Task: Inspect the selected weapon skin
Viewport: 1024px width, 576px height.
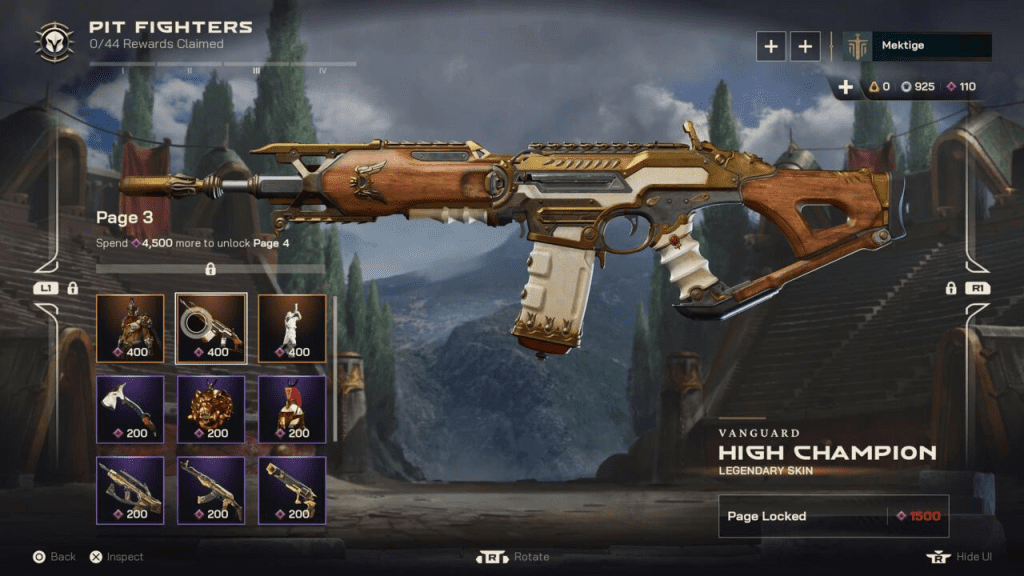Action: pos(116,557)
